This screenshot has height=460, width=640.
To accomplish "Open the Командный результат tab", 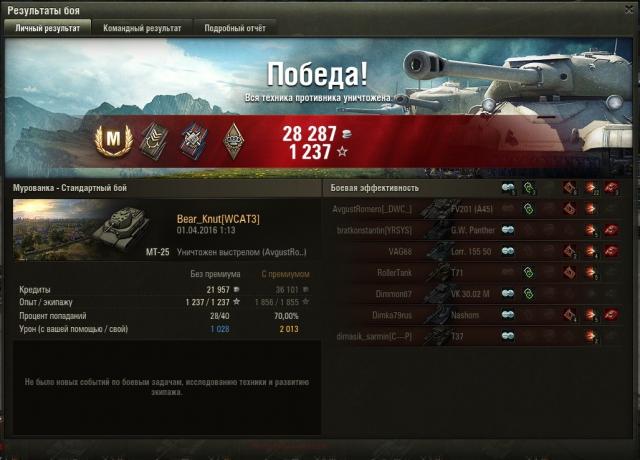I will 142,29.
